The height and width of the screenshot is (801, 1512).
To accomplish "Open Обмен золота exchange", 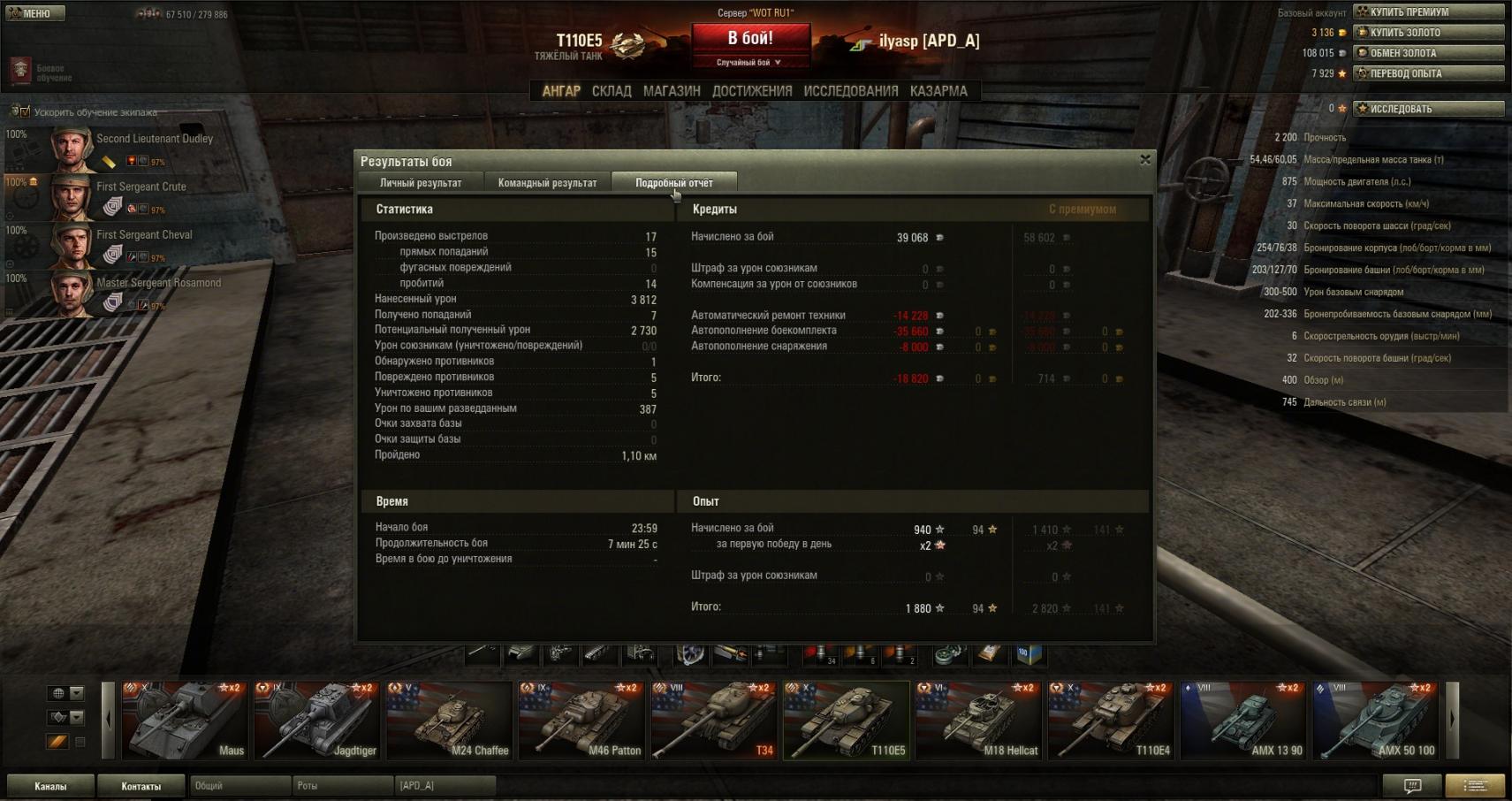I will pos(1428,53).
